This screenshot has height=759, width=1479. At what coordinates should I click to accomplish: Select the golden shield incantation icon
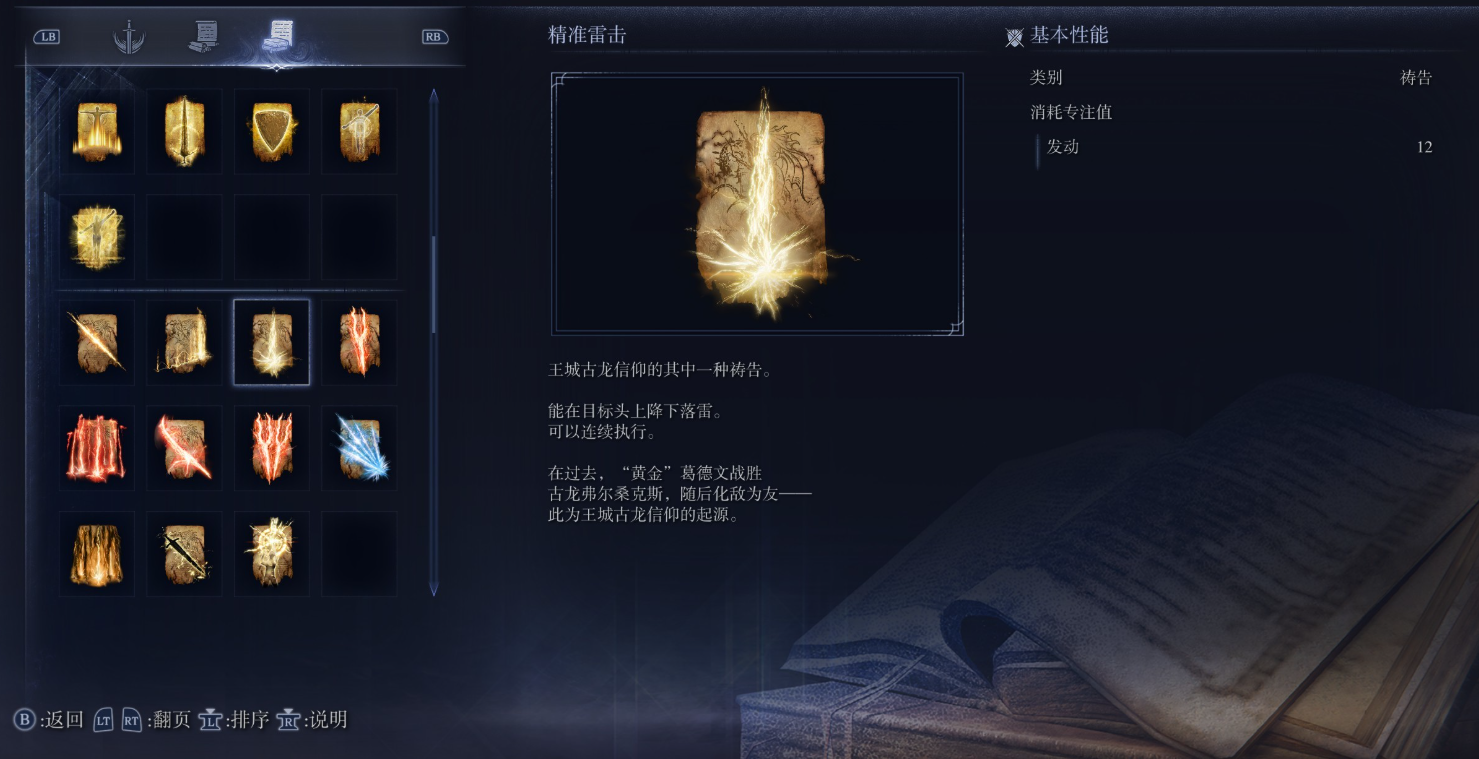coord(271,131)
